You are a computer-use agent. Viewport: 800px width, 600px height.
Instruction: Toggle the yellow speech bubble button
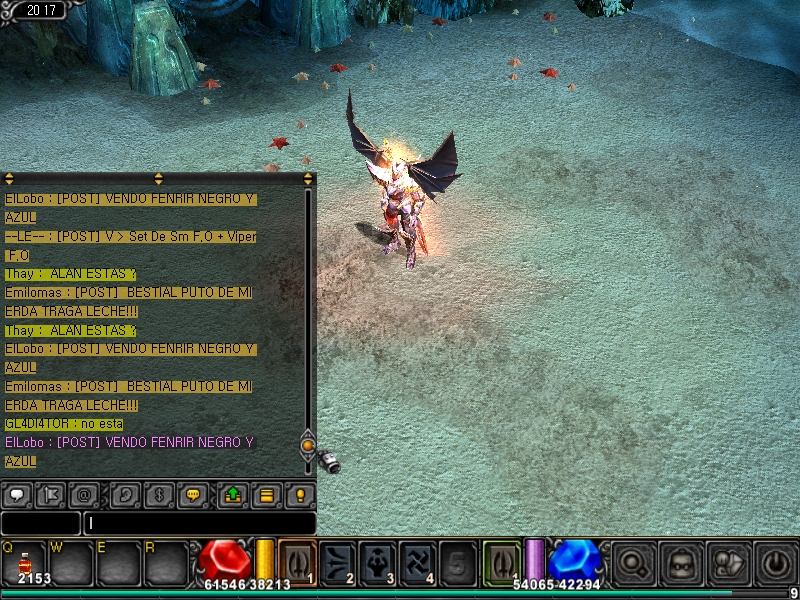point(193,494)
